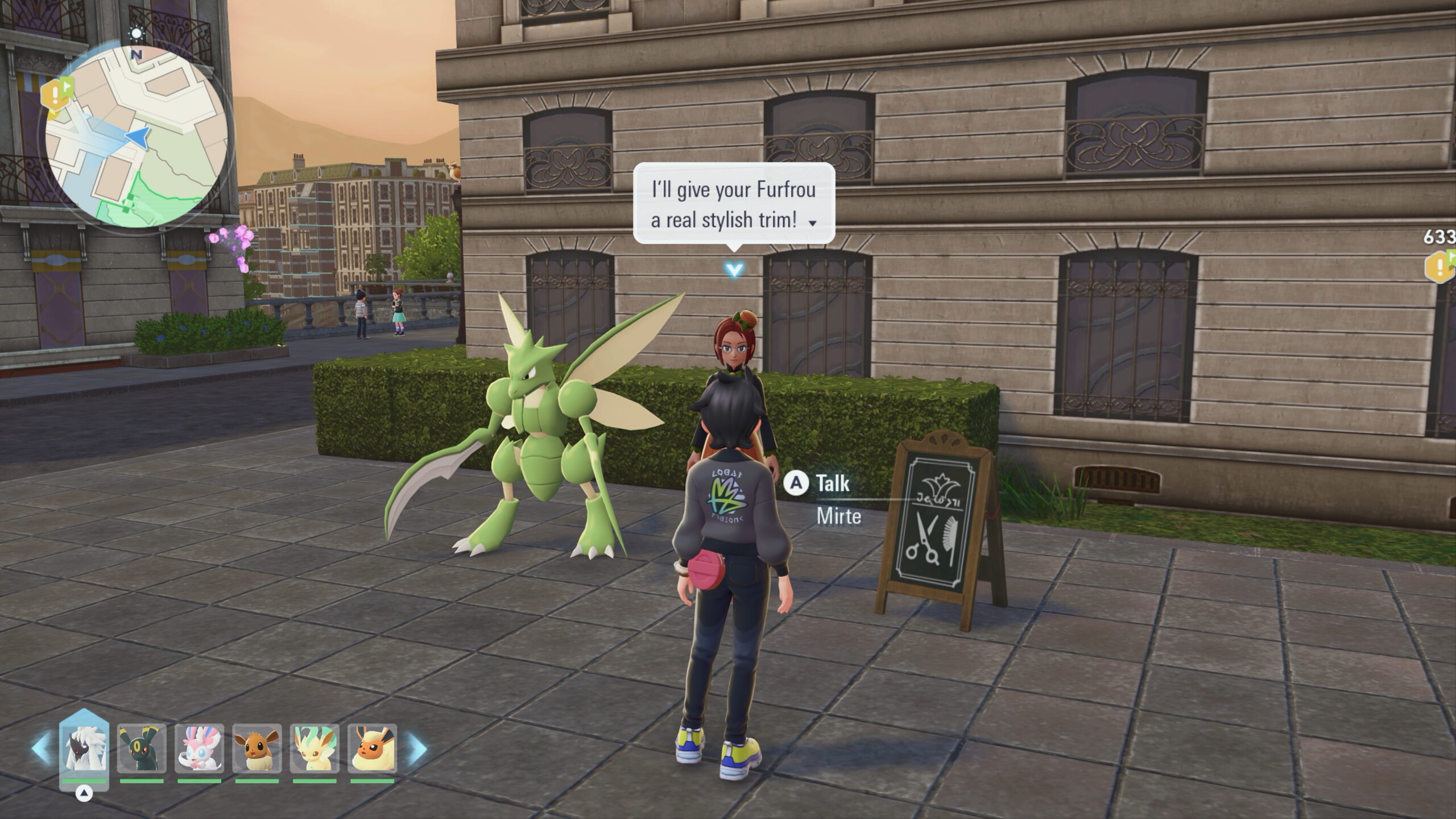This screenshot has width=1456, height=819.
Task: Choose the Flareon party slot
Action: (372, 748)
